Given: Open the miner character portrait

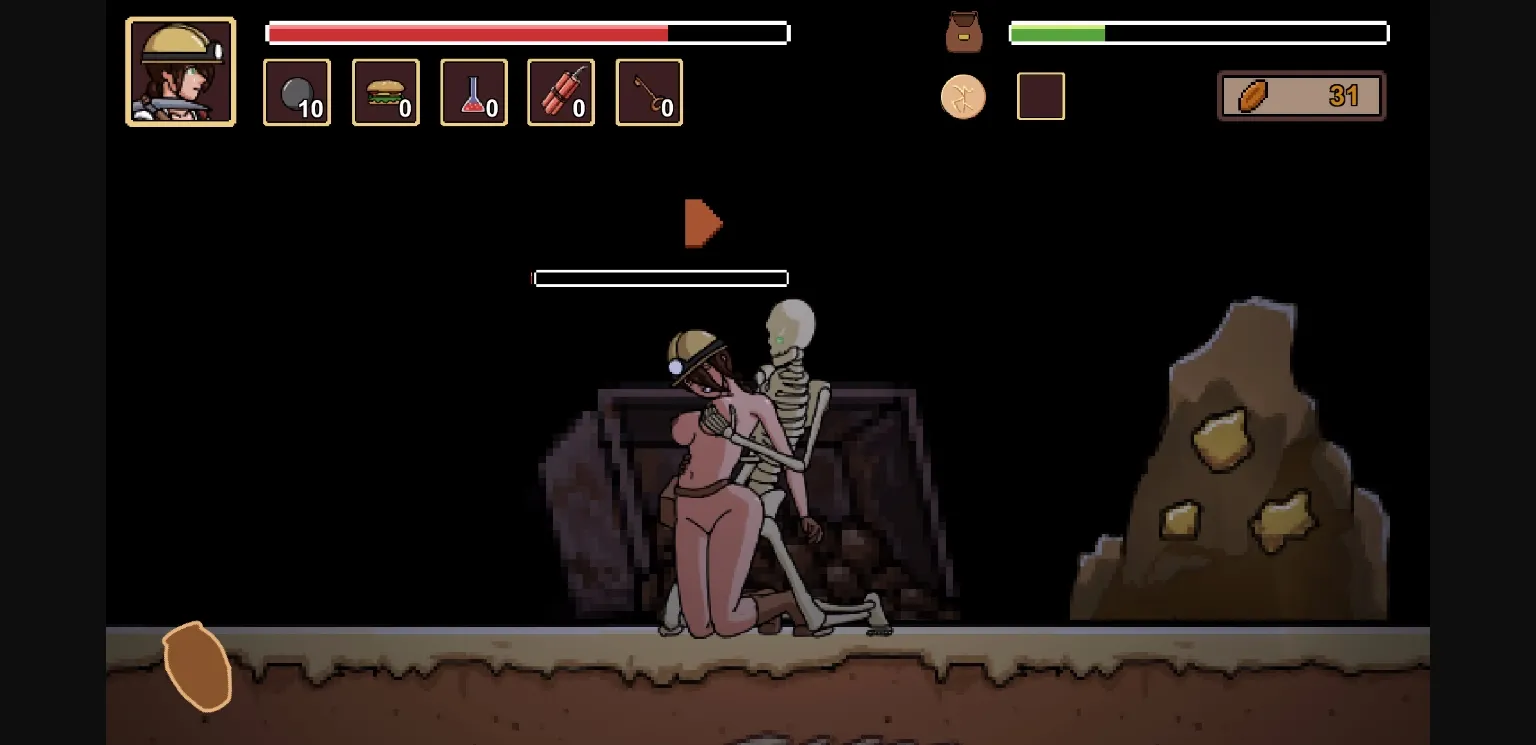Looking at the screenshot, I should [x=180, y=70].
